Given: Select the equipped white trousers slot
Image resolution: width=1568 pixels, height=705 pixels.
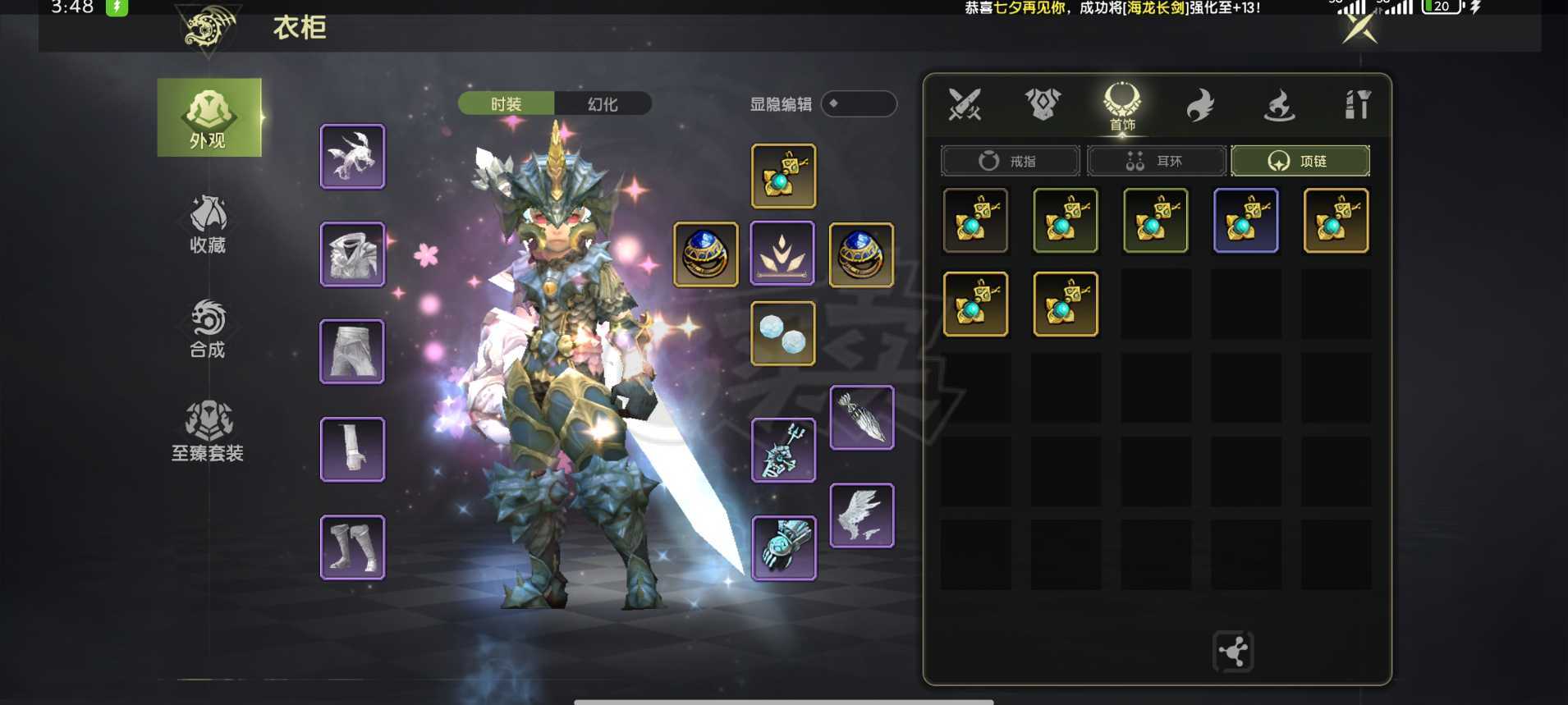Looking at the screenshot, I should click(x=352, y=351).
